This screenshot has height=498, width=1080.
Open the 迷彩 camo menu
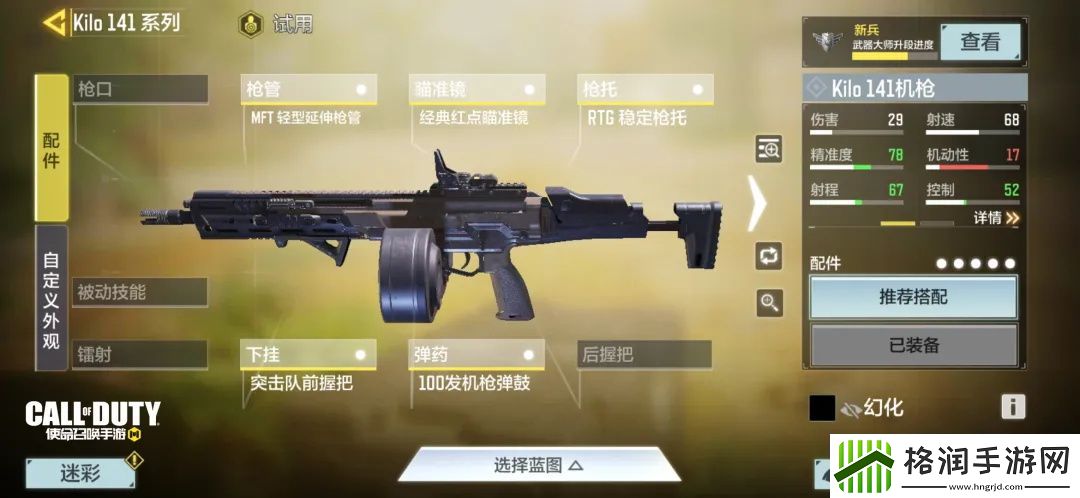80,473
